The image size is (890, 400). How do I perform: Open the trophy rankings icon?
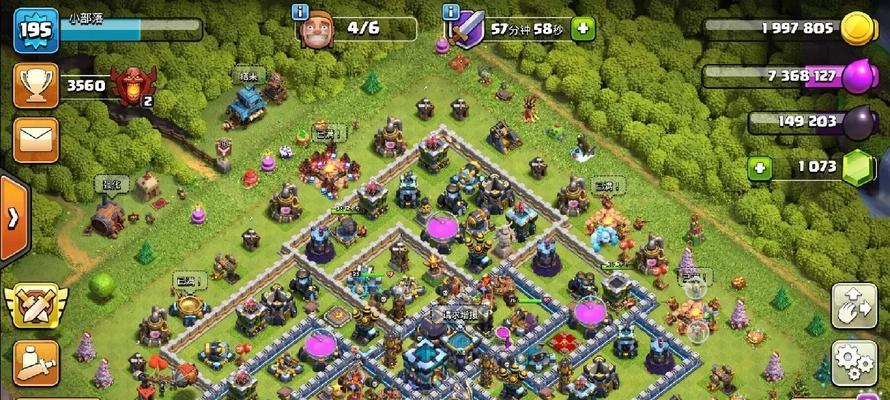pos(36,86)
